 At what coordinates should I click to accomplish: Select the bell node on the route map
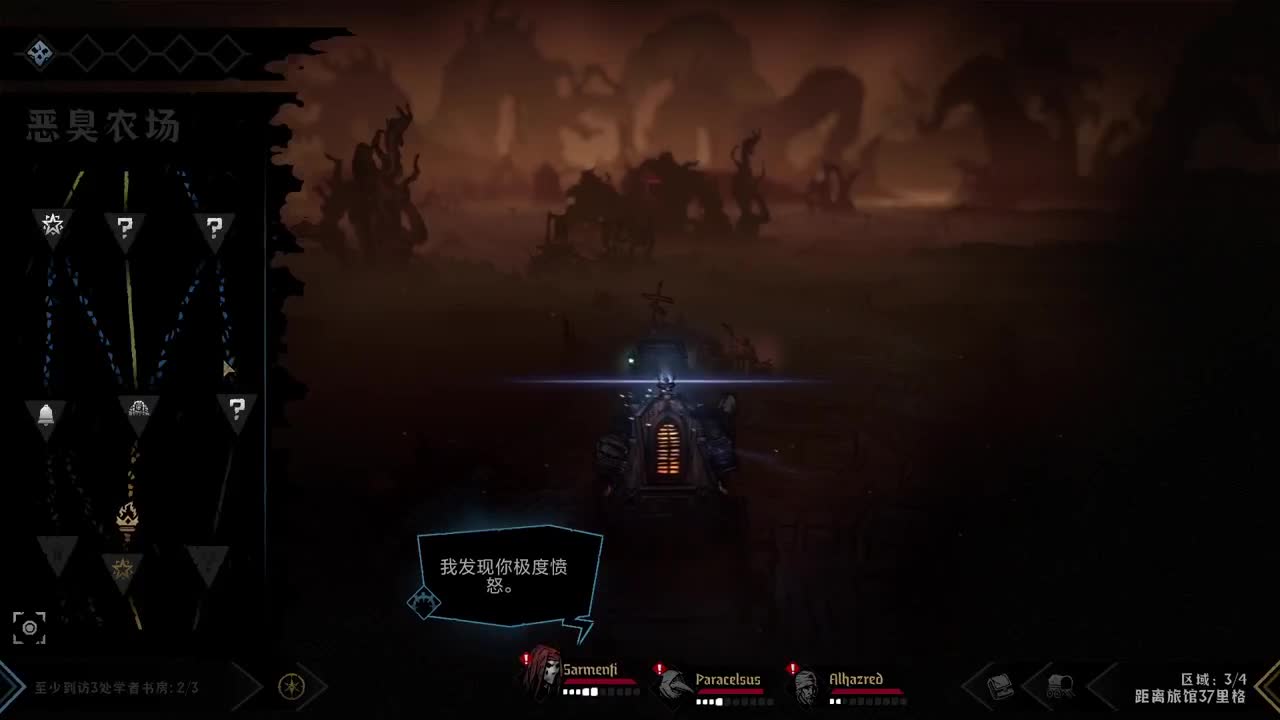click(48, 413)
